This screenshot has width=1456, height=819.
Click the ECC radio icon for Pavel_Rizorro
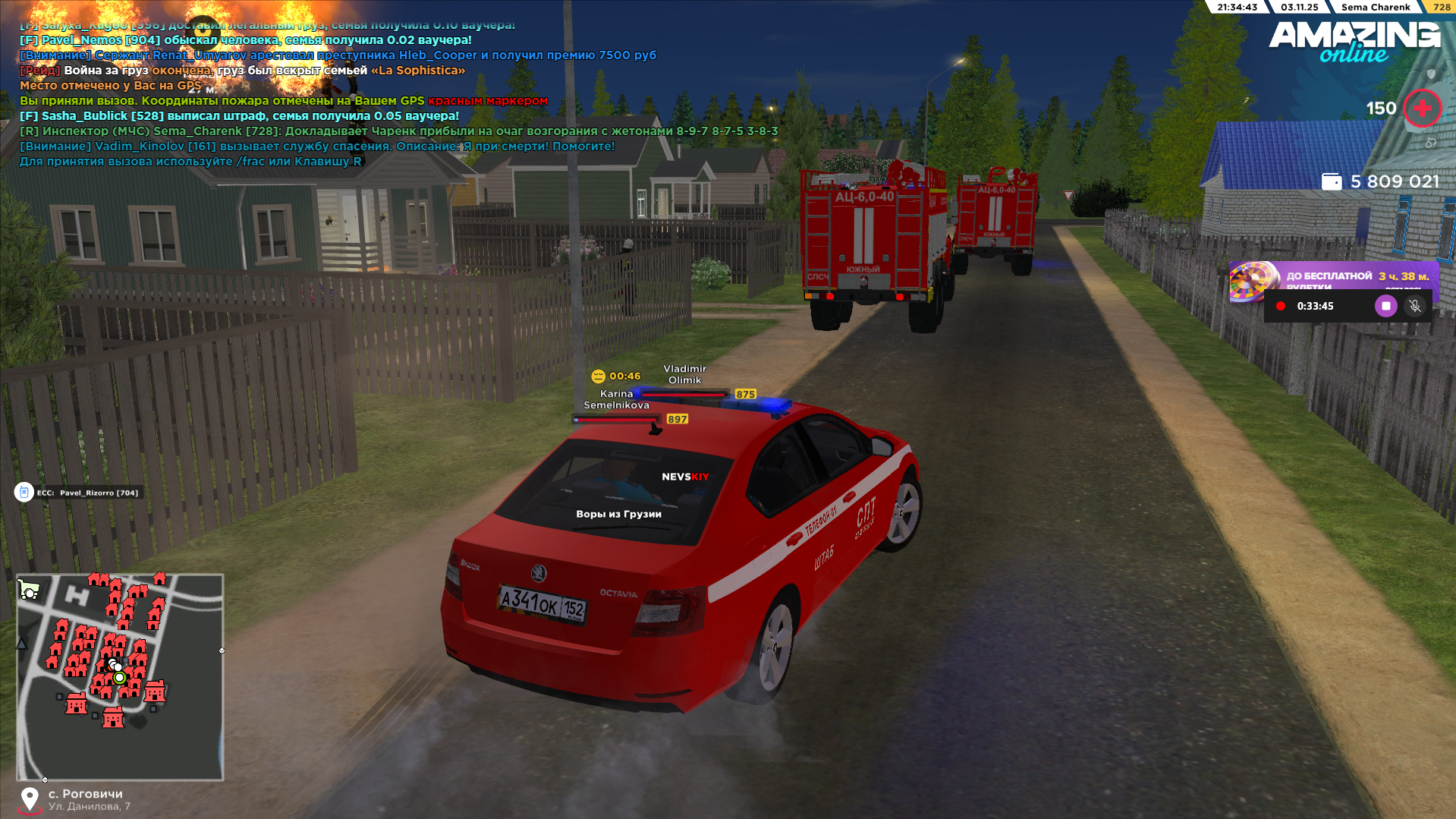(x=24, y=493)
